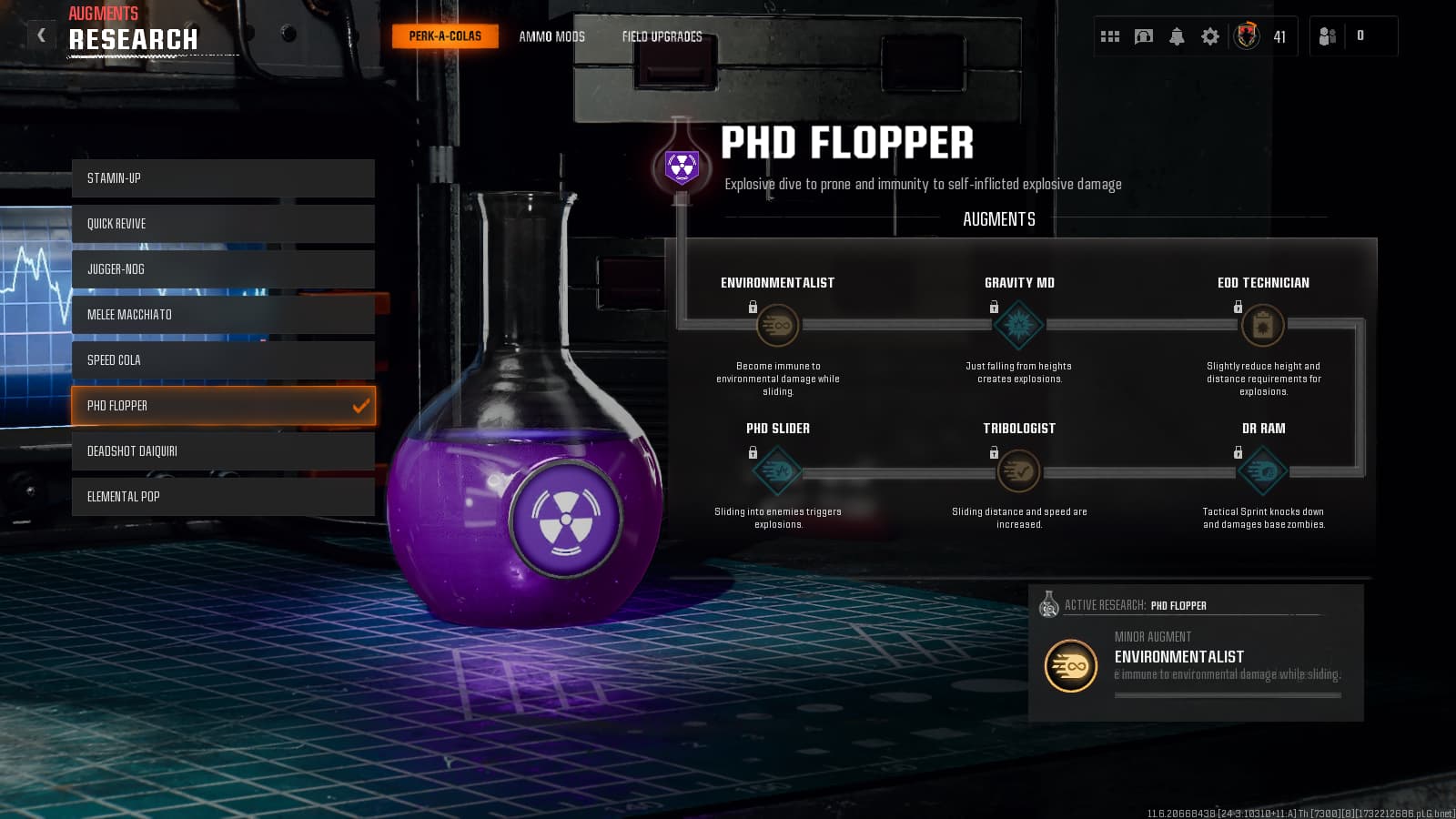Viewport: 1456px width, 819px height.
Task: Pick Melee Macchiato from the list
Action: (223, 315)
